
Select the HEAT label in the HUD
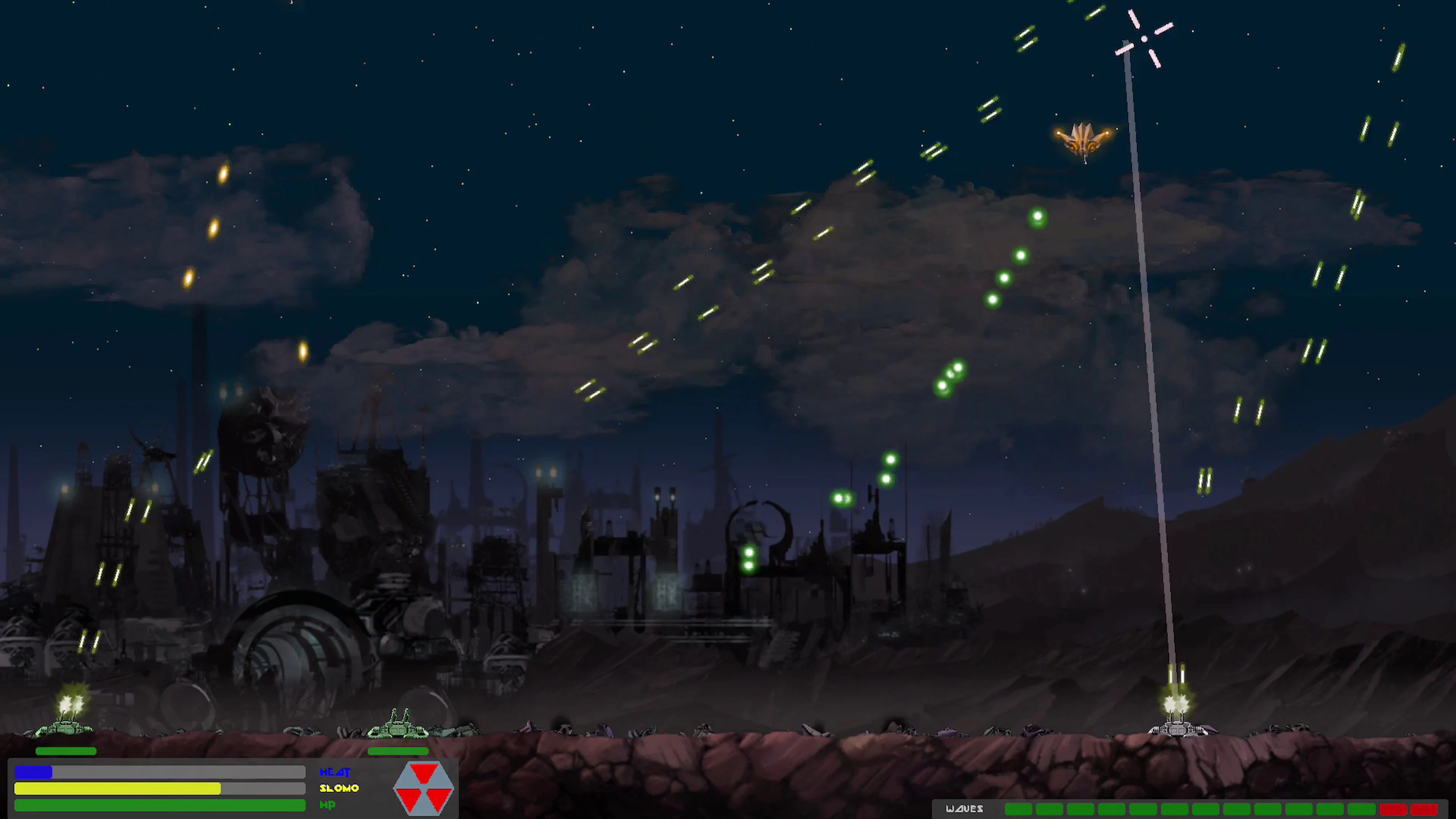[x=335, y=772]
